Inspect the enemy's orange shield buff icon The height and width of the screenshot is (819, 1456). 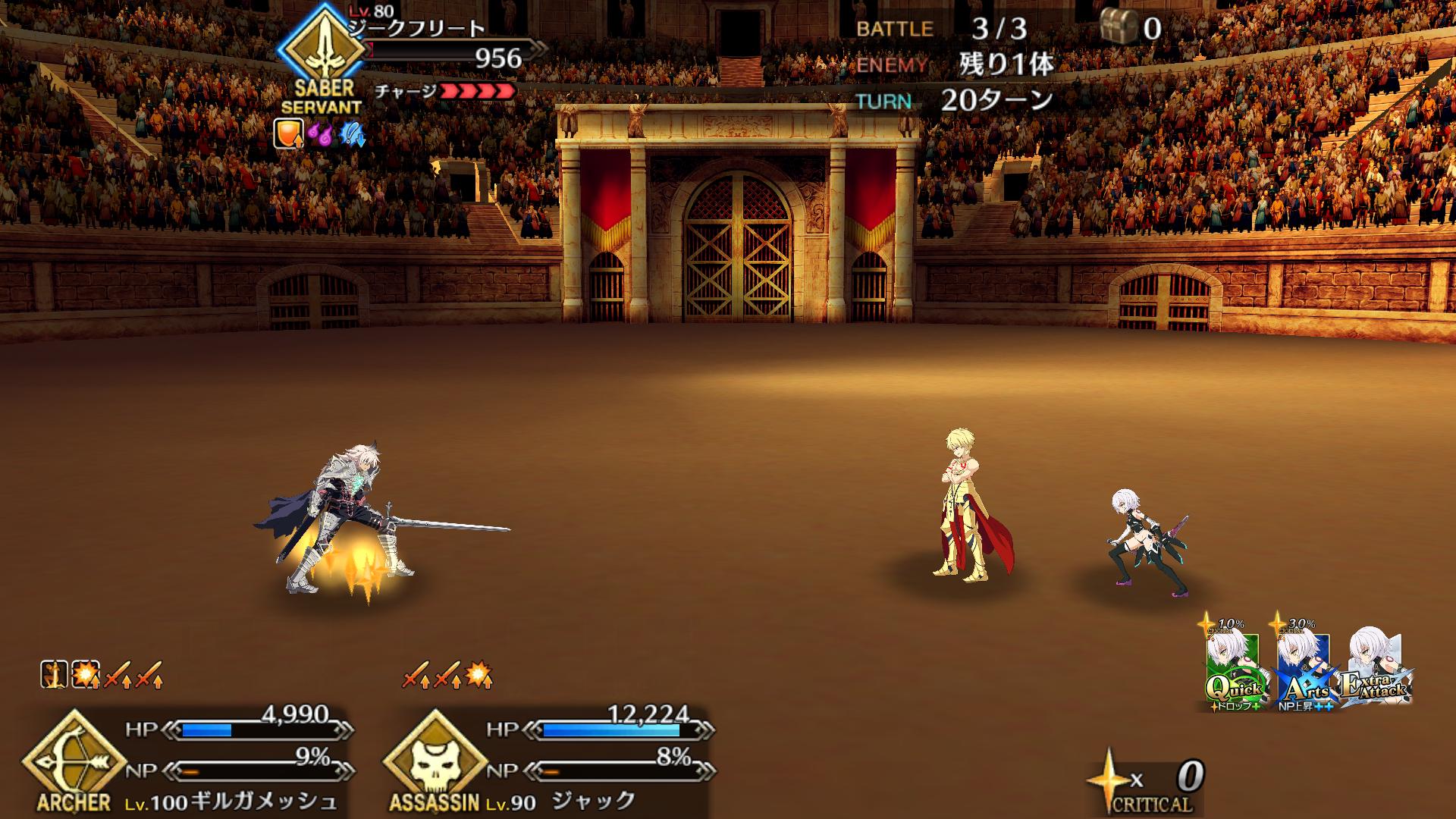click(288, 133)
